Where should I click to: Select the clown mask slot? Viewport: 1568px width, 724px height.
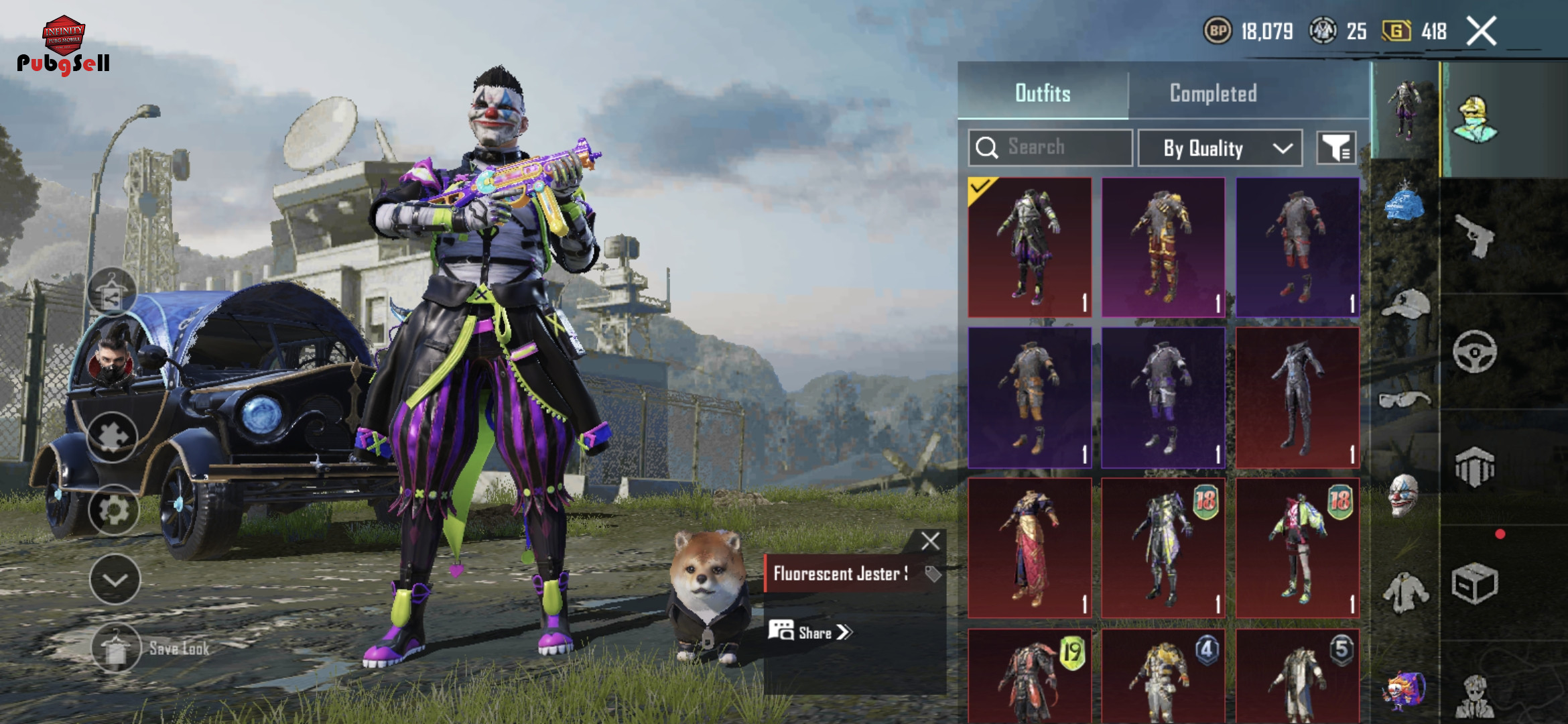tap(1403, 495)
